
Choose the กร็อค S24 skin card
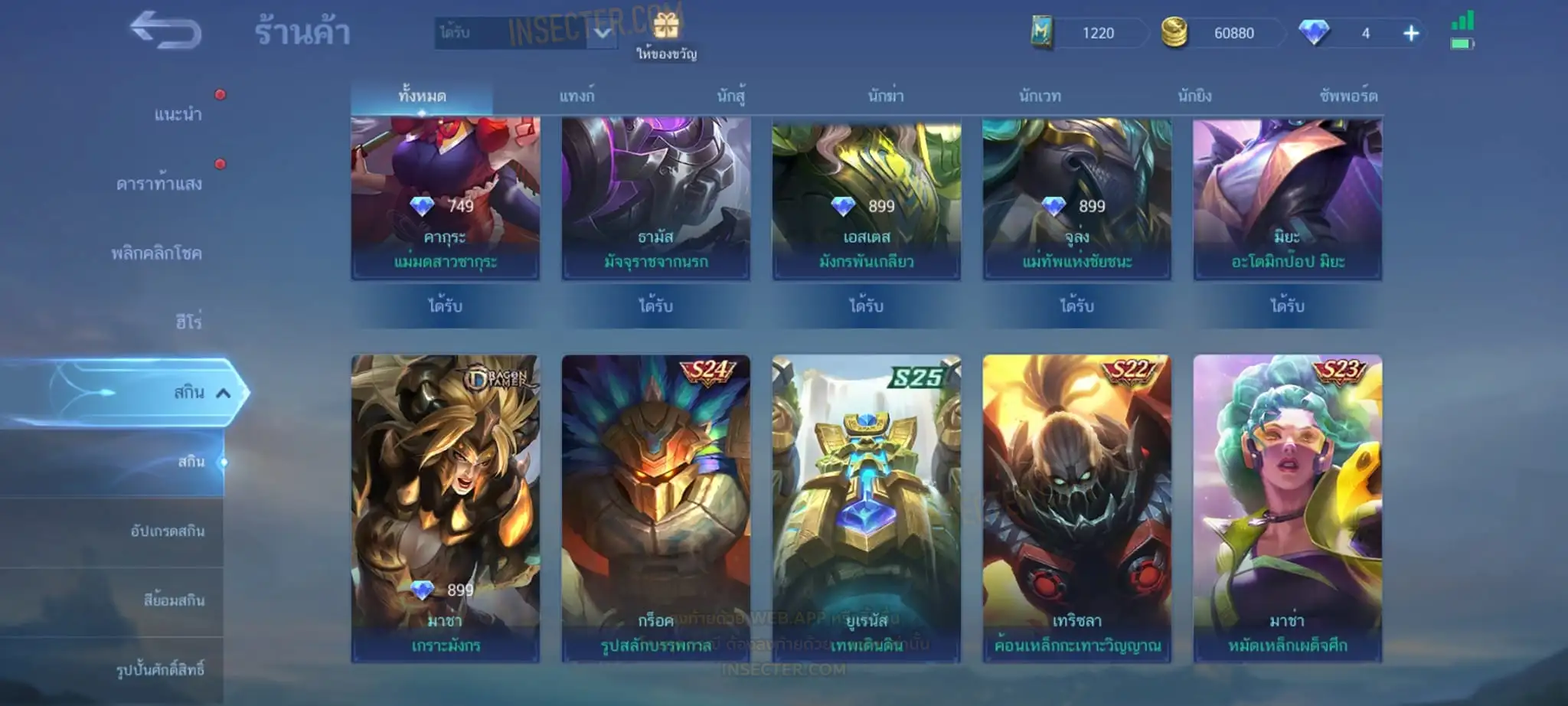(655, 507)
